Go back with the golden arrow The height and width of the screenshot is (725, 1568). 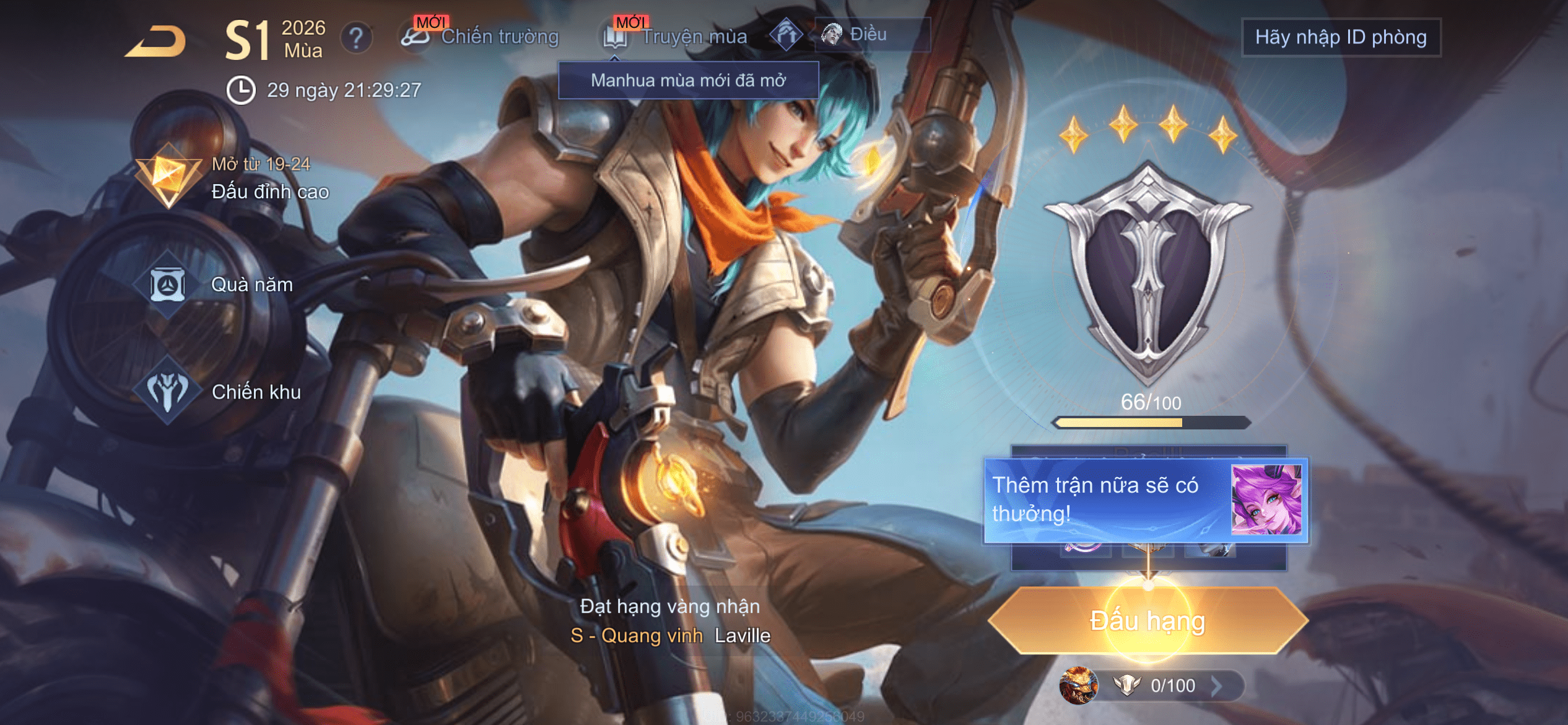click(155, 42)
